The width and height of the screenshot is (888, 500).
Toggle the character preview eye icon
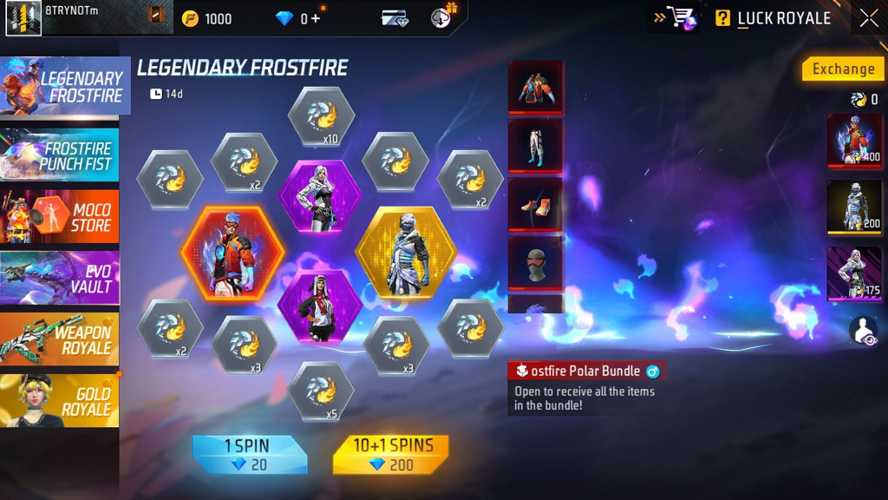863,331
